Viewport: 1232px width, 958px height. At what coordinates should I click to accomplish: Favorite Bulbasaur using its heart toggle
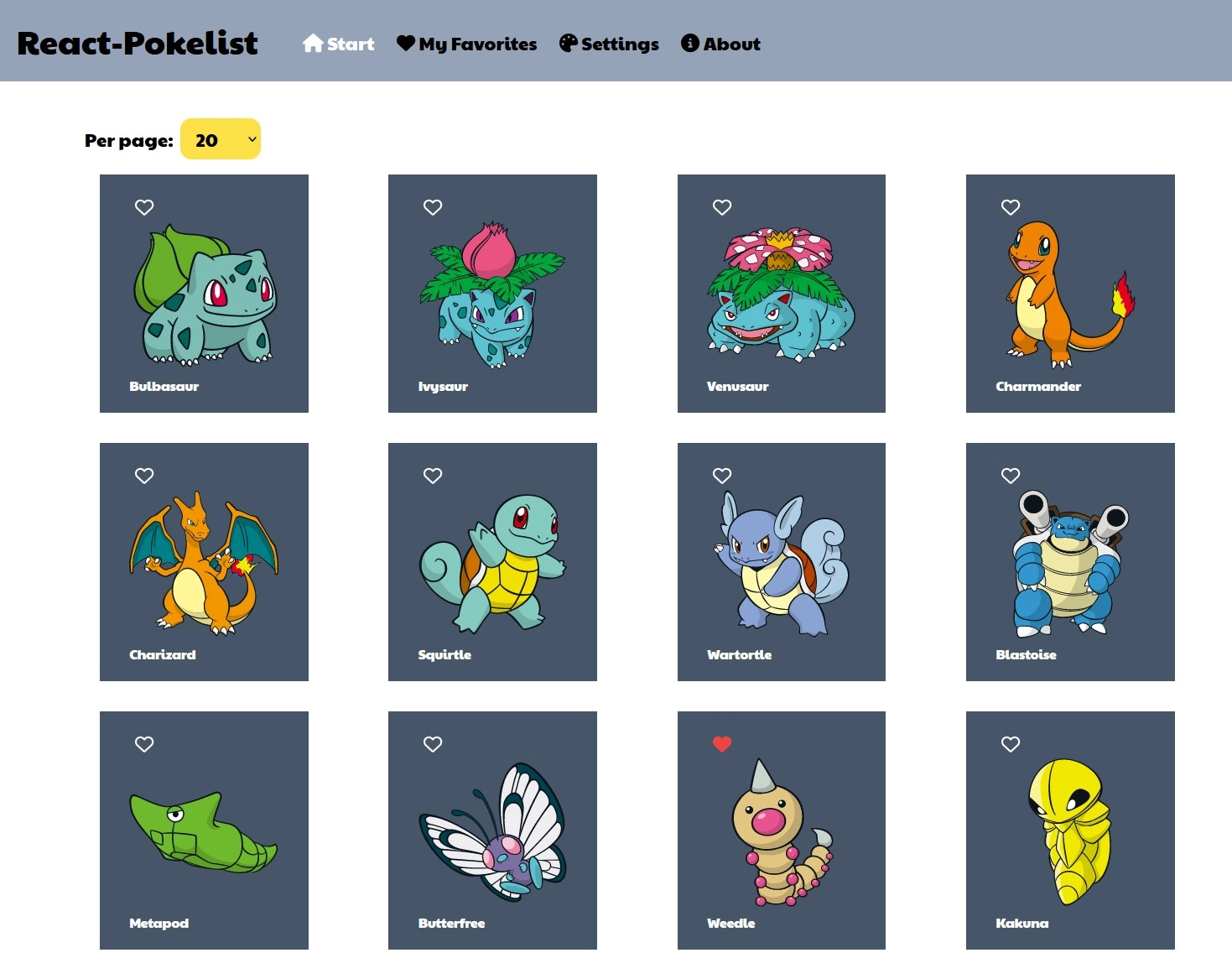(x=144, y=206)
